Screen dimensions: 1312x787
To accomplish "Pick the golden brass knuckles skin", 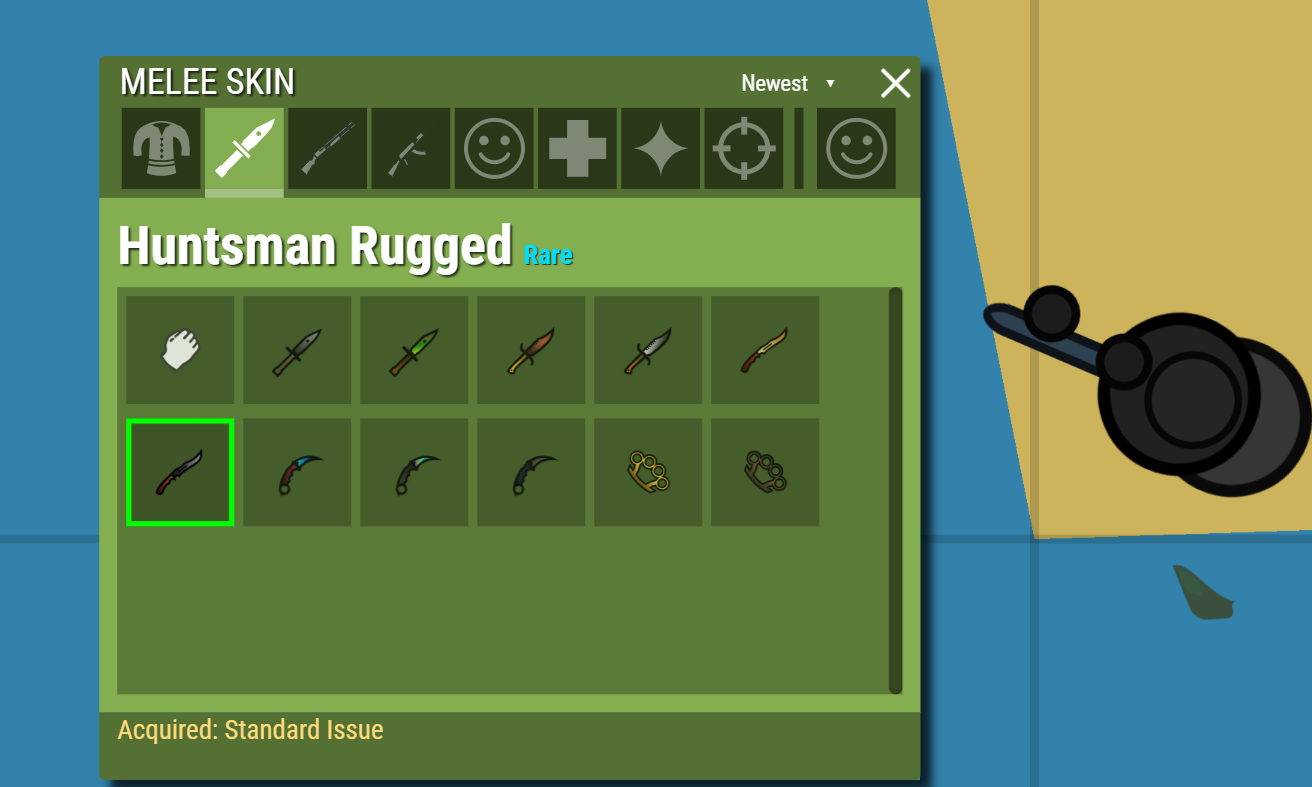I will tap(648, 471).
